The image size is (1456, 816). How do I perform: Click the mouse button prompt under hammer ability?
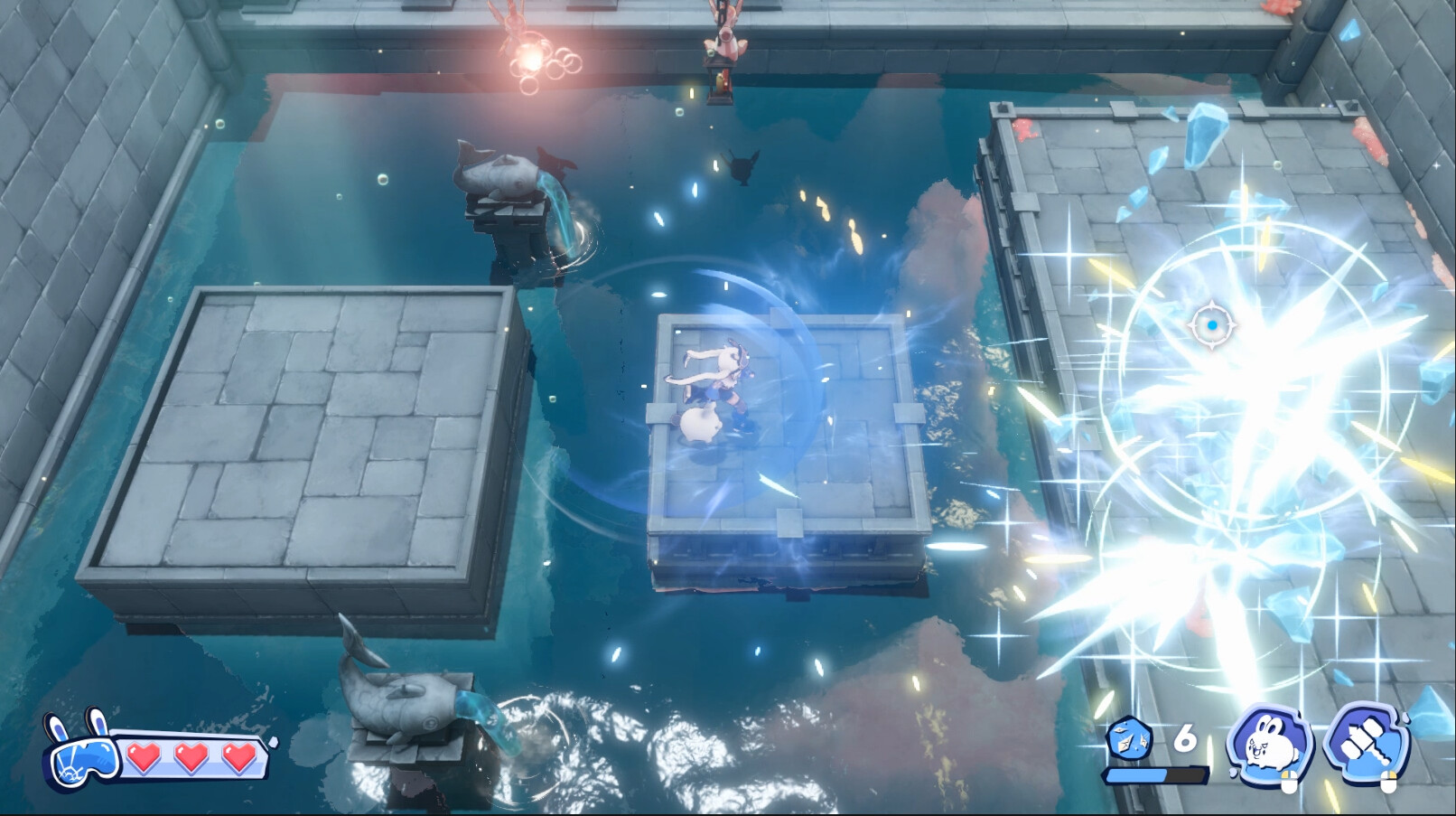point(1389,783)
